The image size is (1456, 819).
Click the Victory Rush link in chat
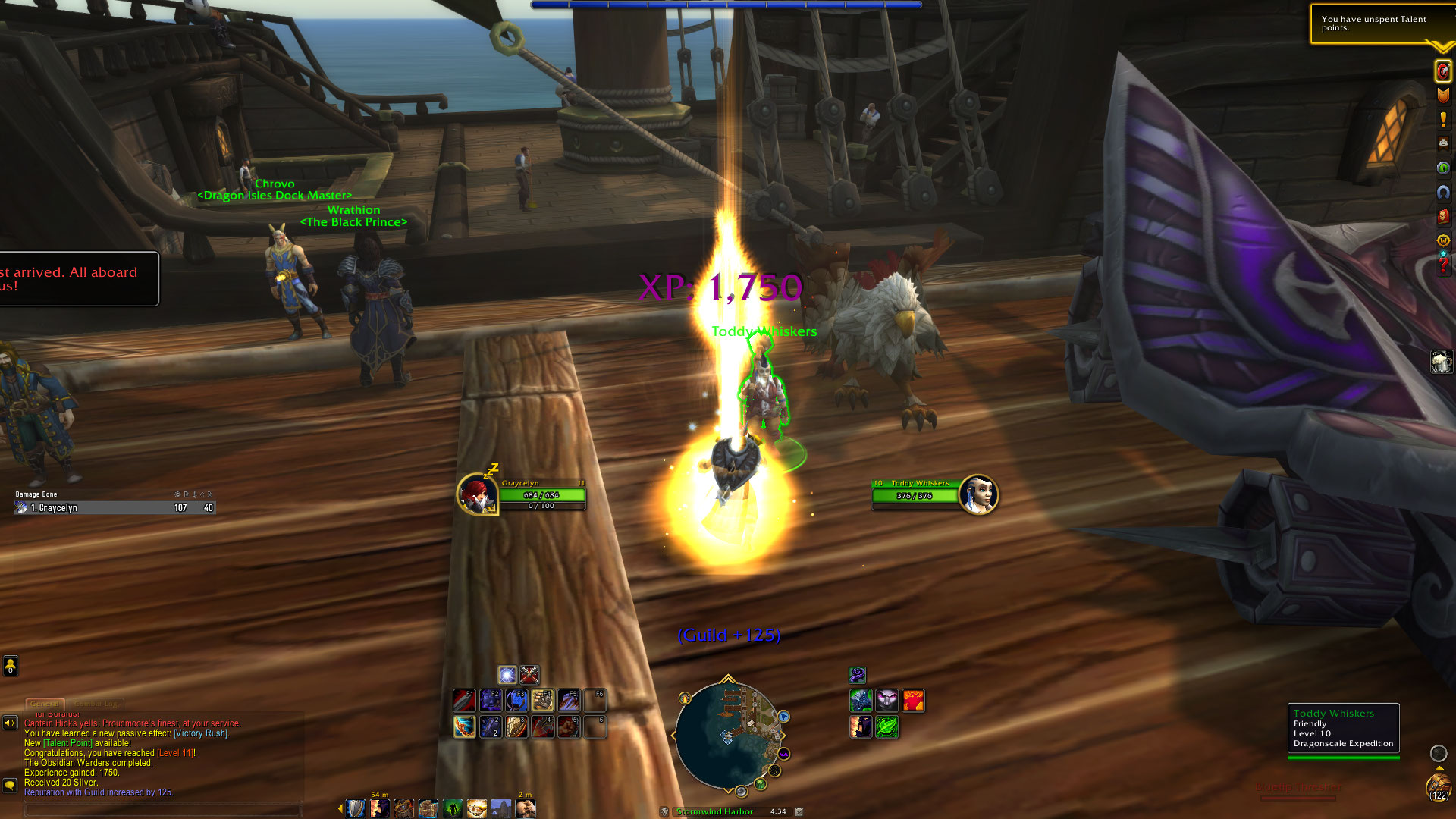click(x=201, y=733)
